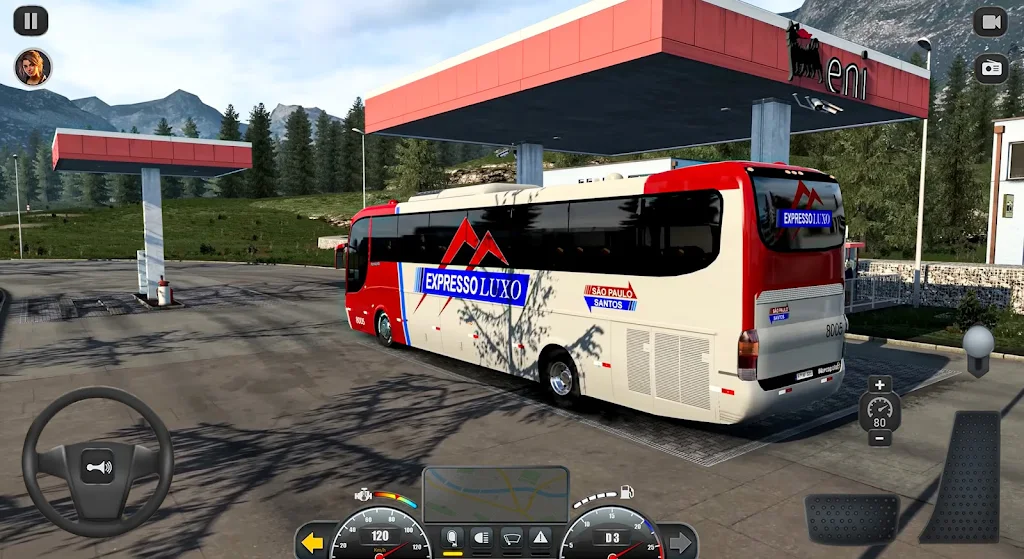The height and width of the screenshot is (559, 1024).
Task: Tap the photo camera button below the video camera
Action: point(990,68)
